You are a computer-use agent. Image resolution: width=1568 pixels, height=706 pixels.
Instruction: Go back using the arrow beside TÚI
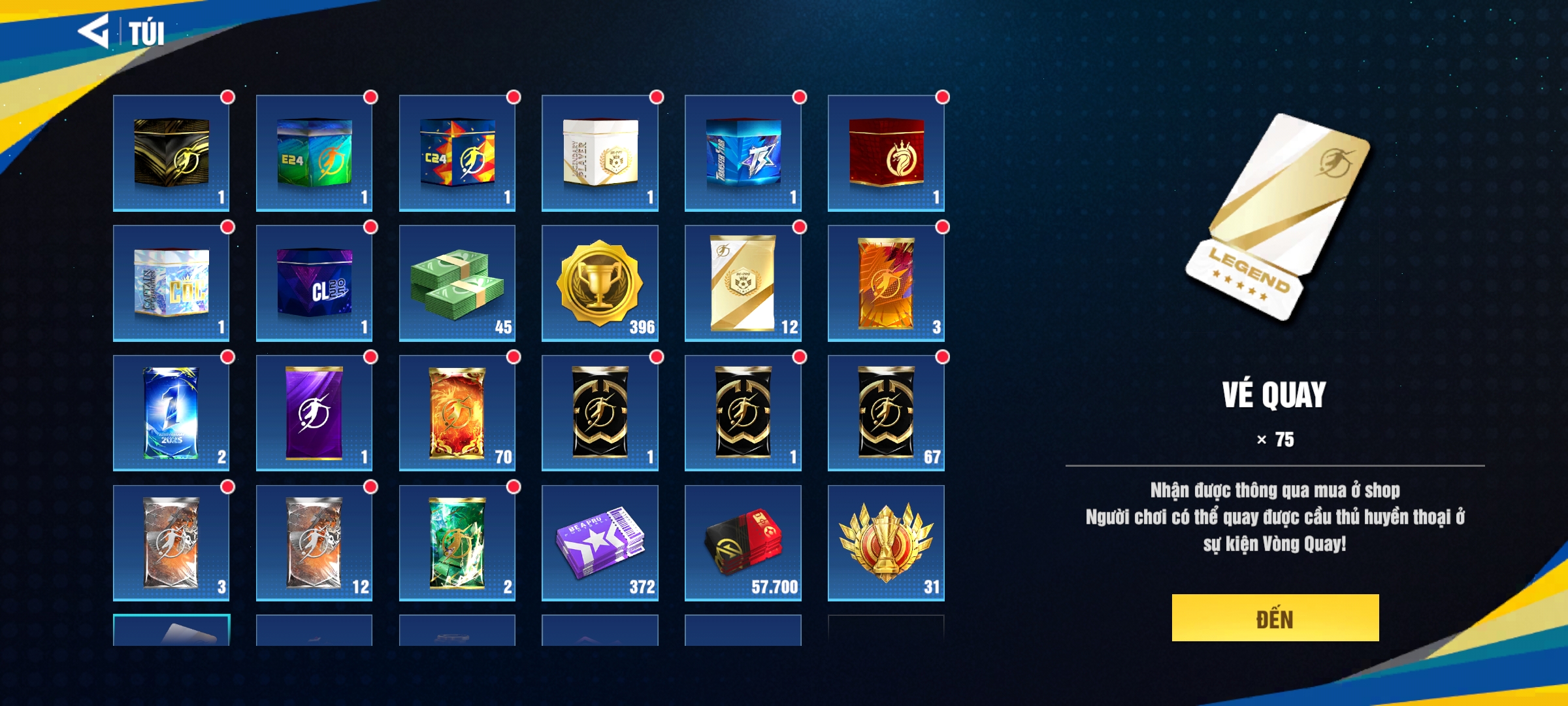(x=93, y=31)
